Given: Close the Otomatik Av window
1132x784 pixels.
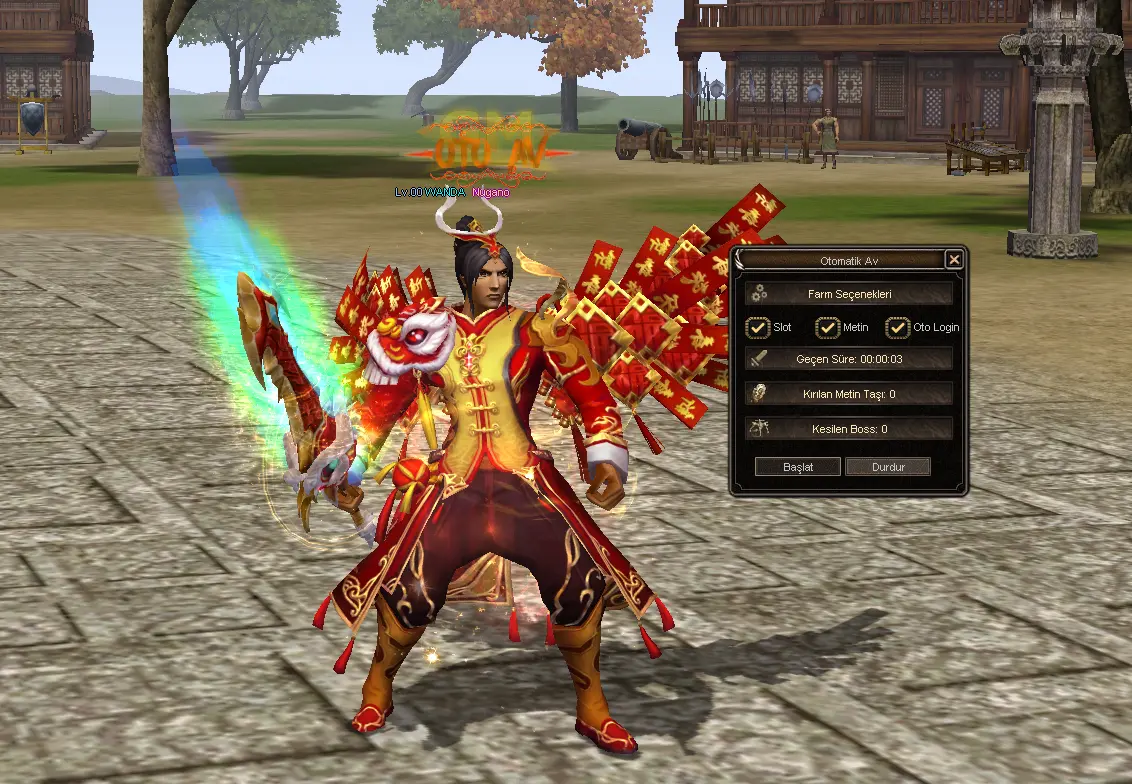Looking at the screenshot, I should pos(954,260).
